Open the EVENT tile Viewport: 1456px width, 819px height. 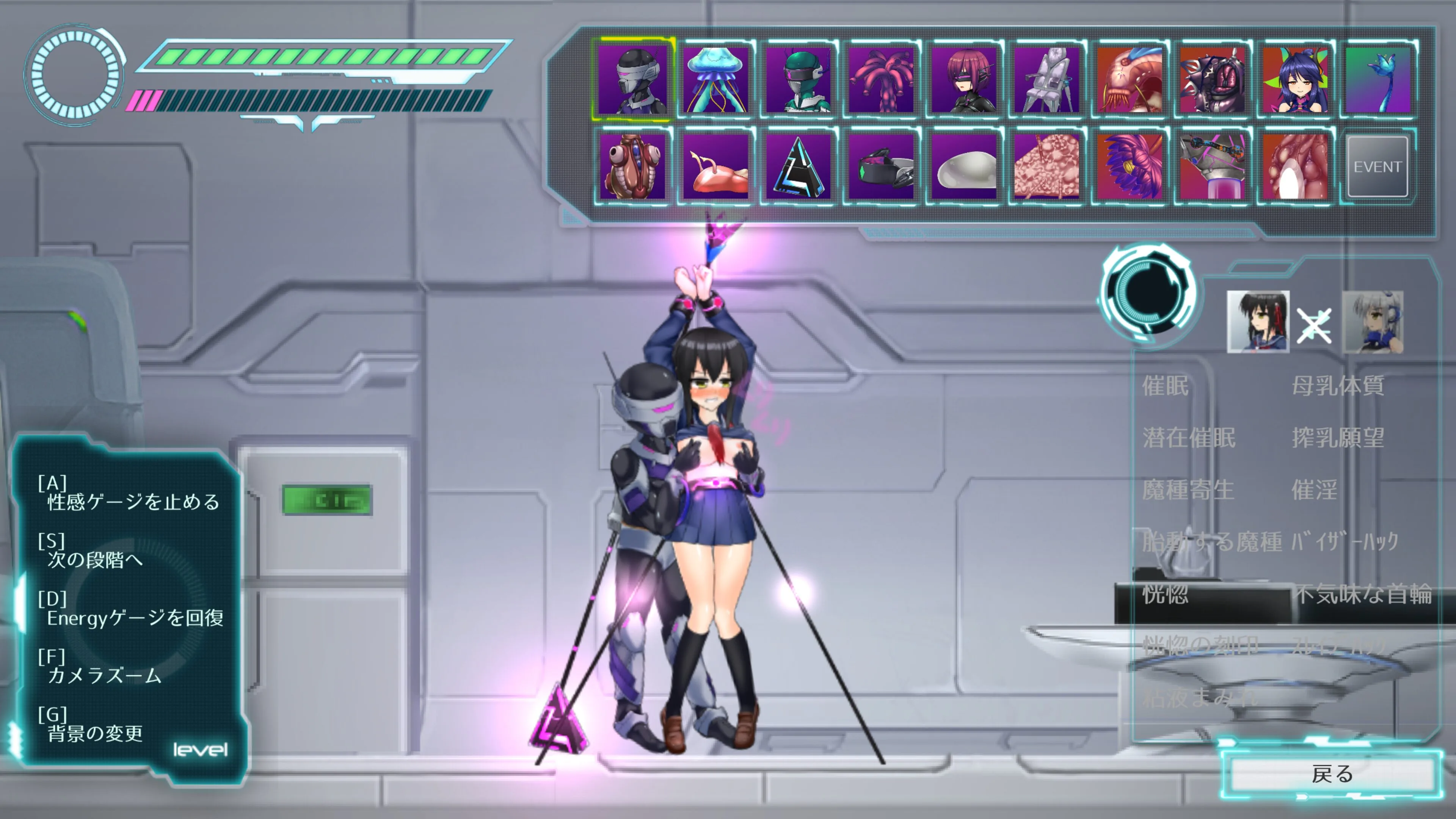1377,167
